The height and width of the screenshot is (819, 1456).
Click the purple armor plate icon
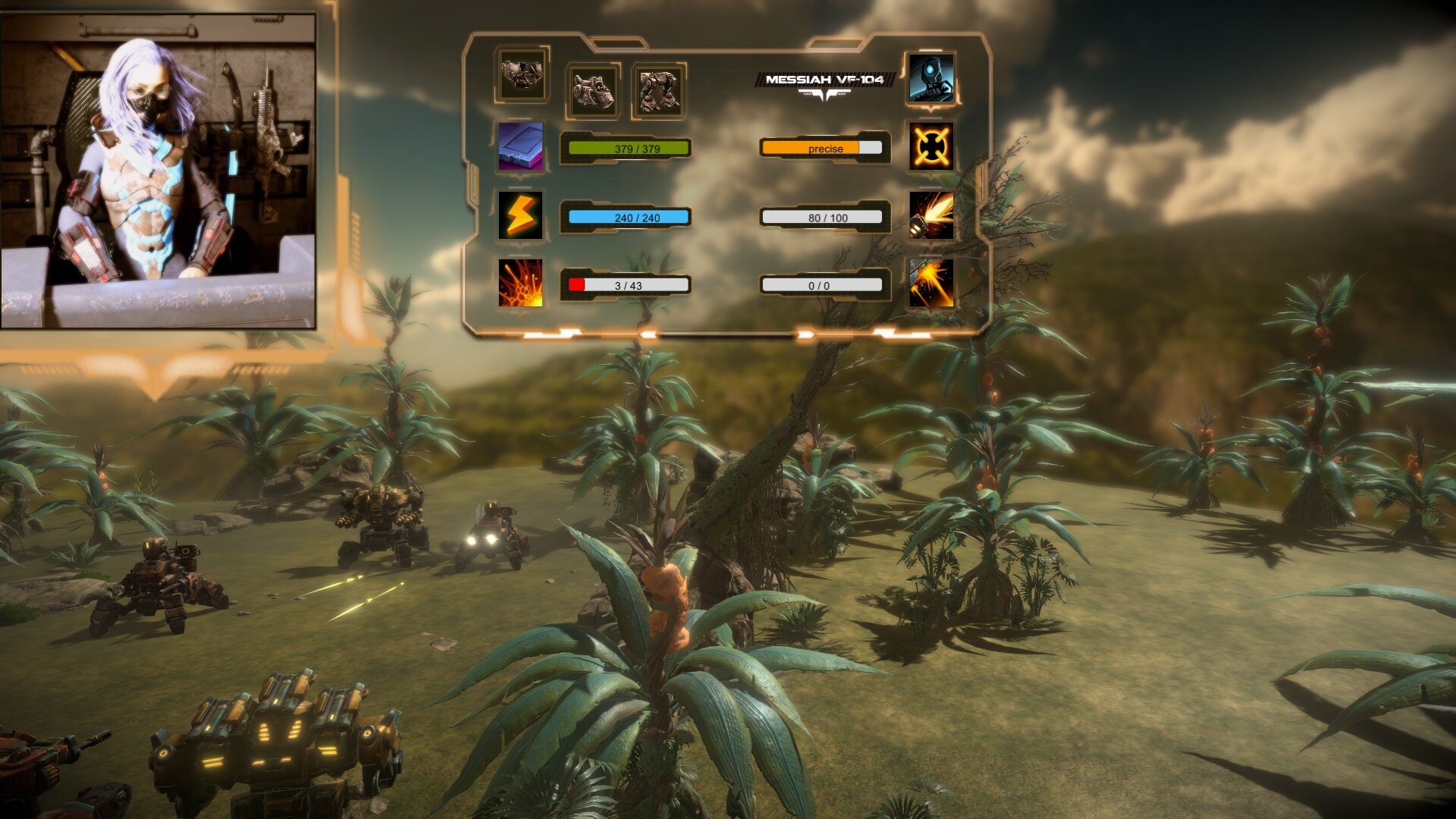pyautogui.click(x=520, y=146)
